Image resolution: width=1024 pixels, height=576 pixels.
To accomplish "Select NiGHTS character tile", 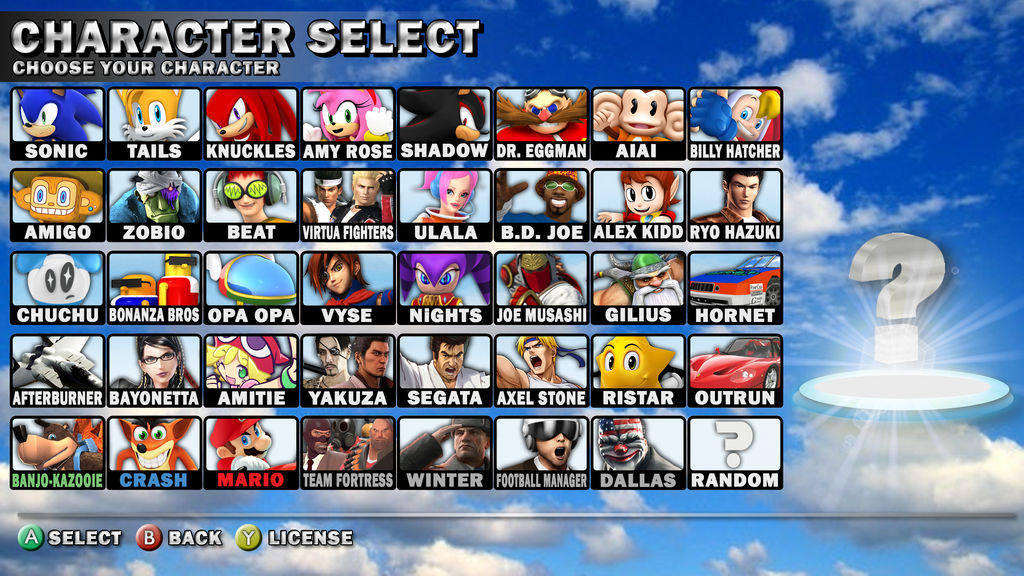I will click(444, 288).
